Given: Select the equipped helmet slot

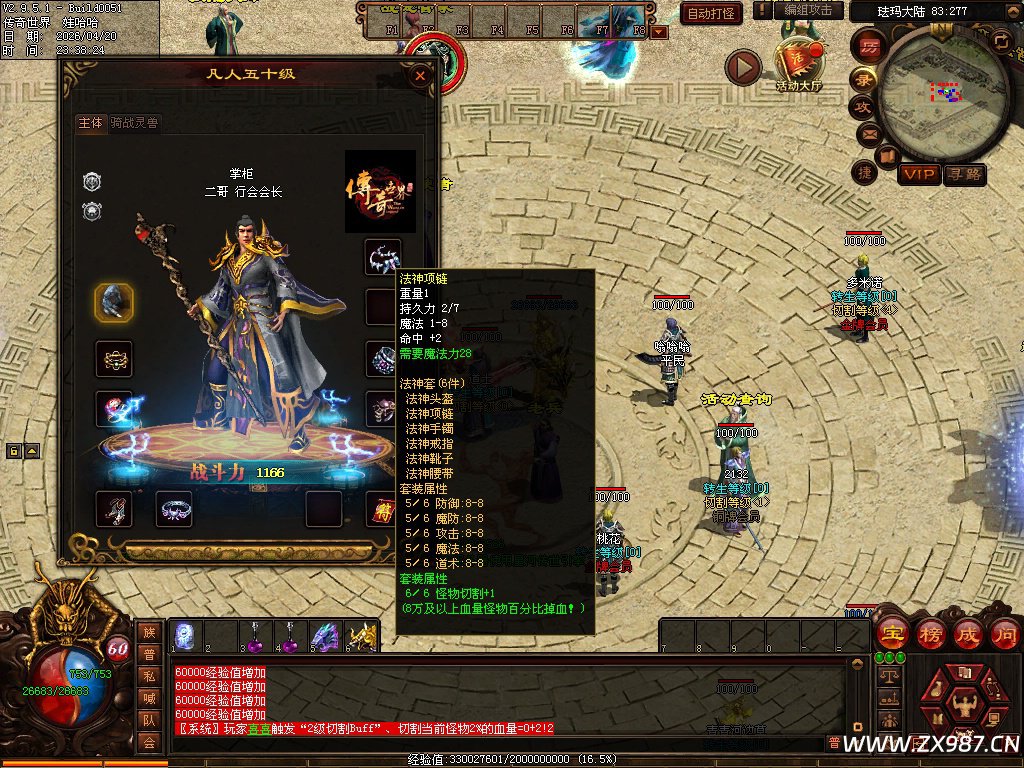Looking at the screenshot, I should point(114,302).
